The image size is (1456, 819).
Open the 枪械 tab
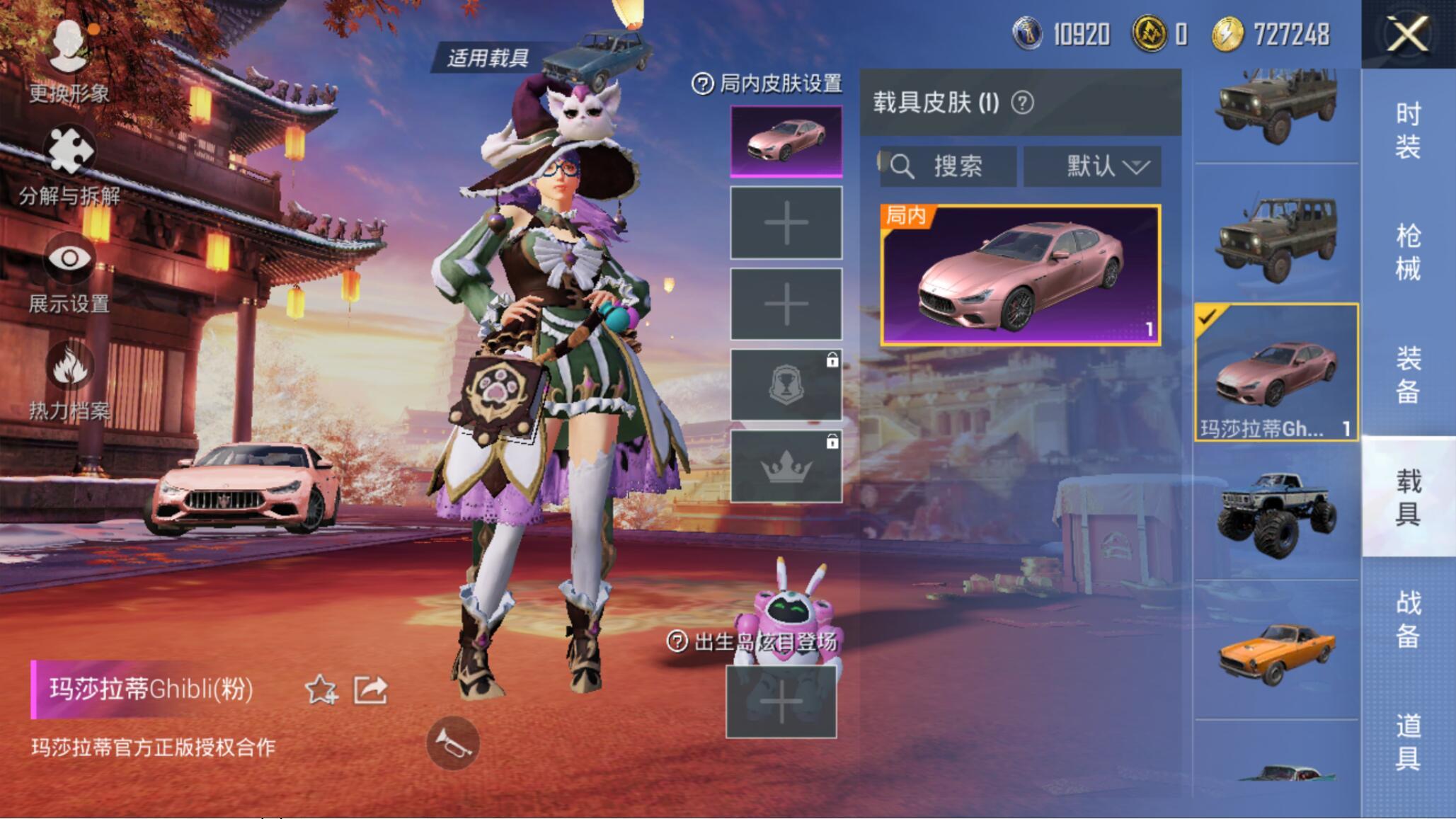(x=1408, y=252)
